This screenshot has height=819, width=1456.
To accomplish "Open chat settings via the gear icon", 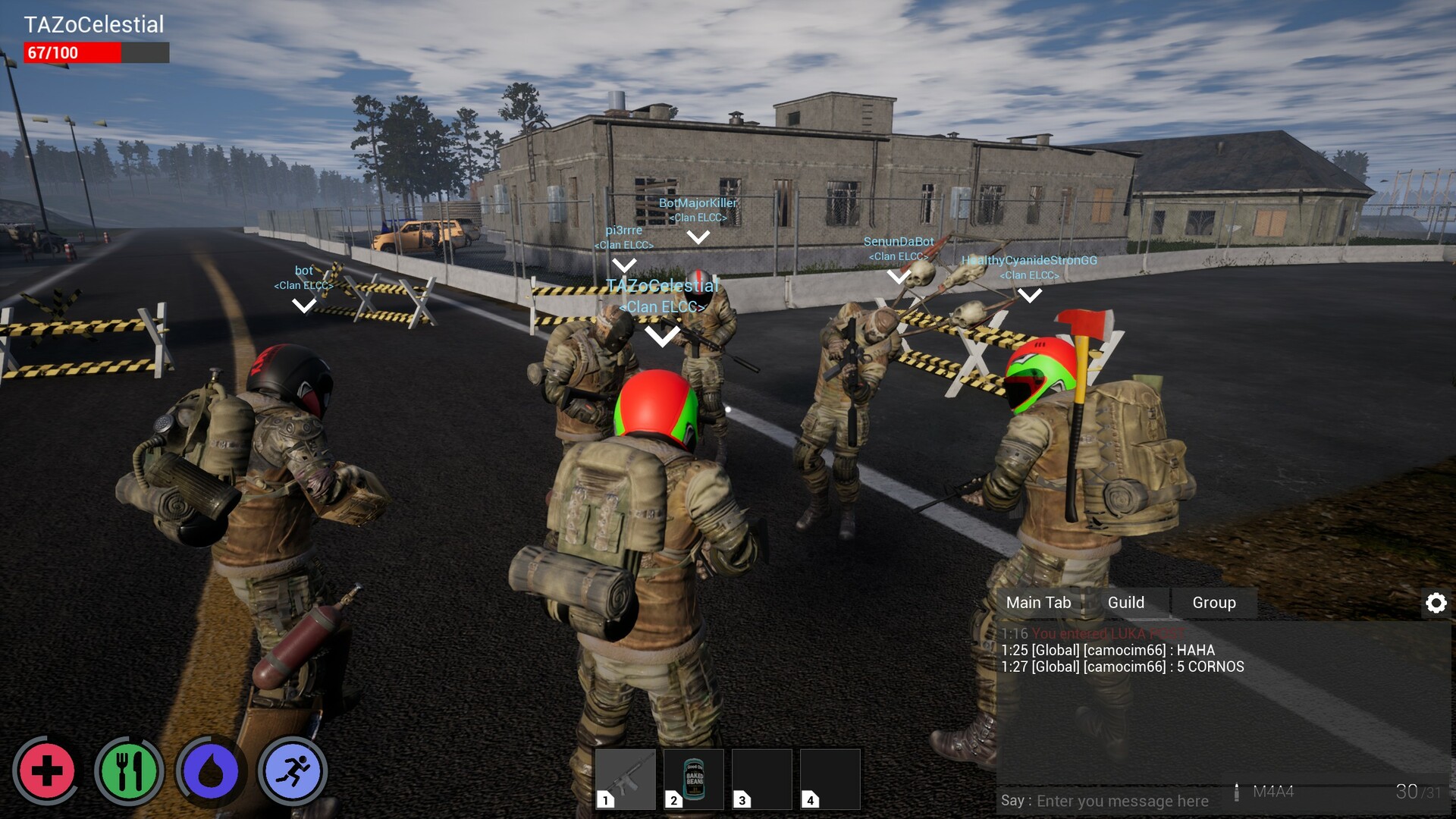I will [1436, 602].
